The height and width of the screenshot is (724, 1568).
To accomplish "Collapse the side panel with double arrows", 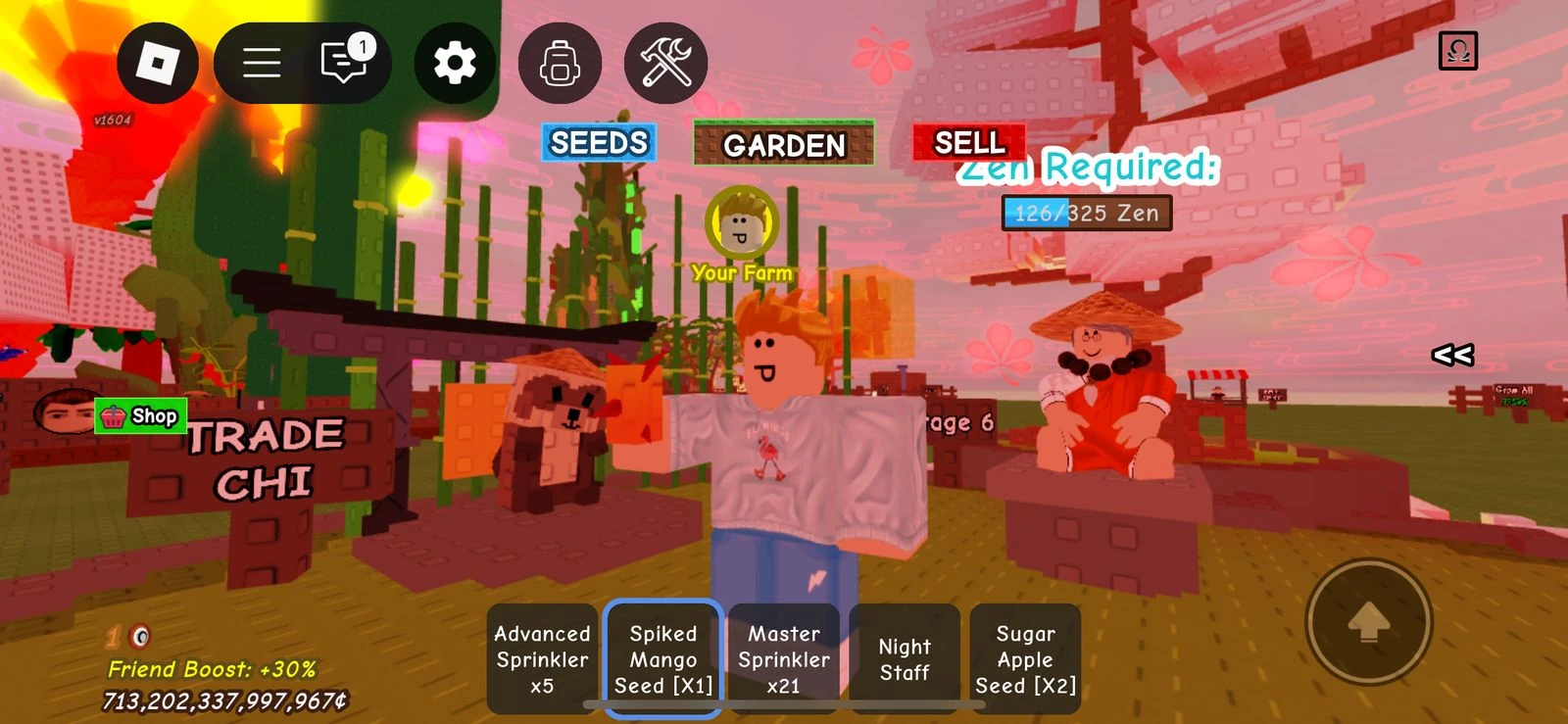I will coord(1453,356).
